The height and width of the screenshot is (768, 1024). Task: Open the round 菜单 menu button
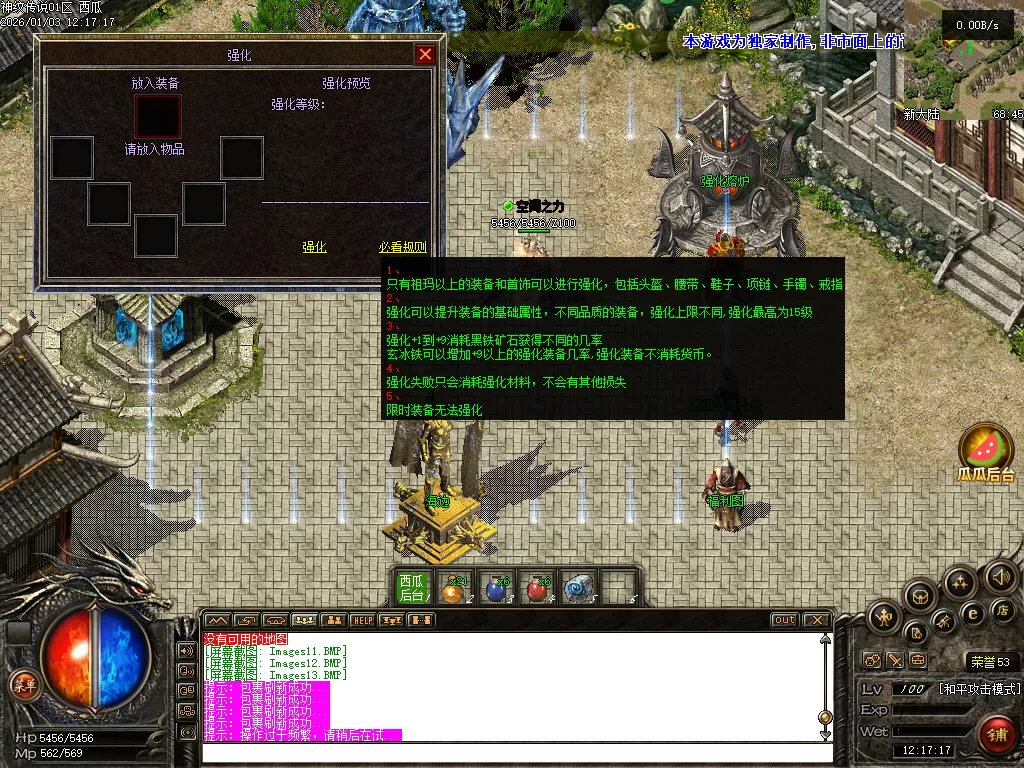23,684
